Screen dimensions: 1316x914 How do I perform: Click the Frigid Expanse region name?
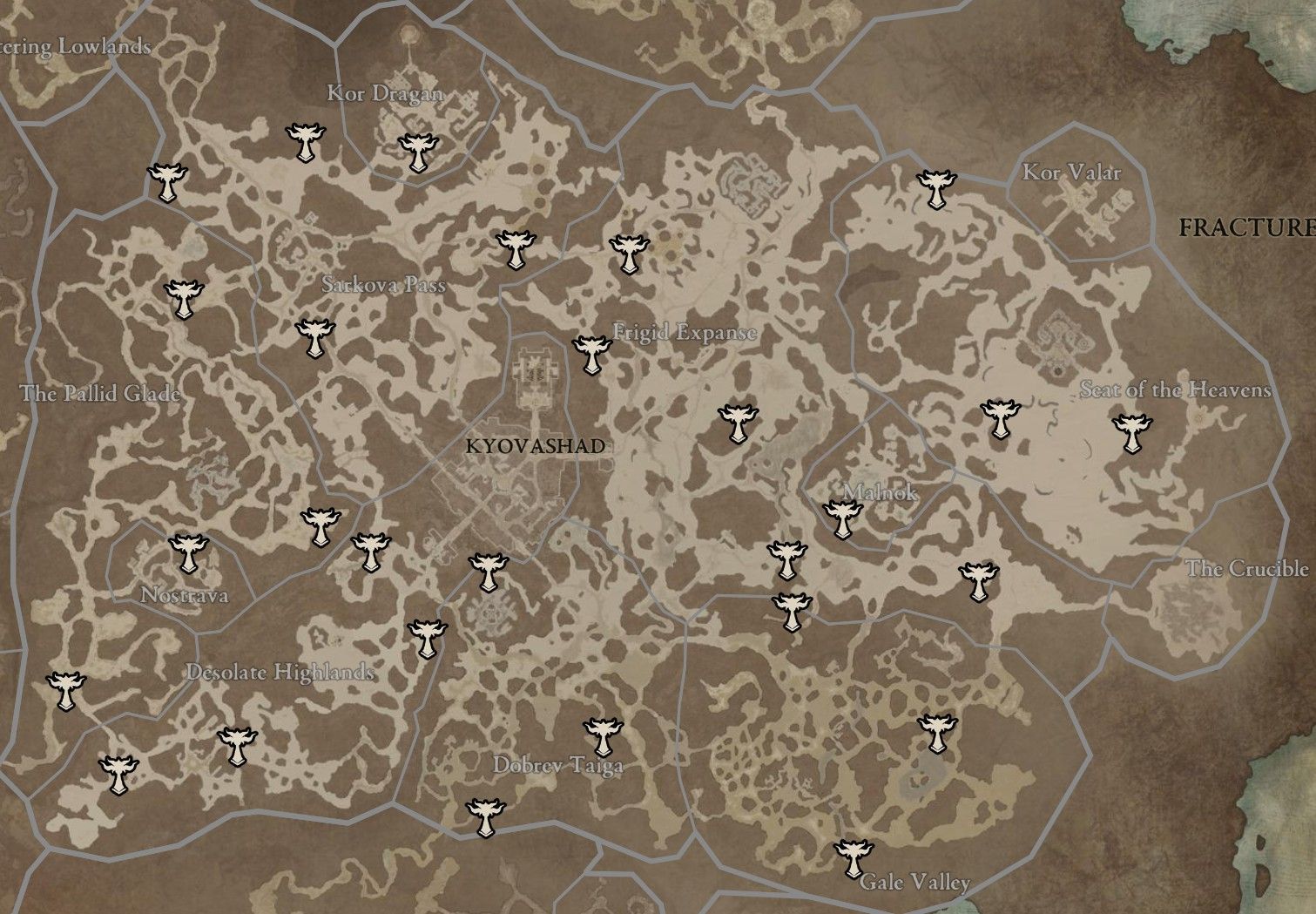(x=685, y=331)
